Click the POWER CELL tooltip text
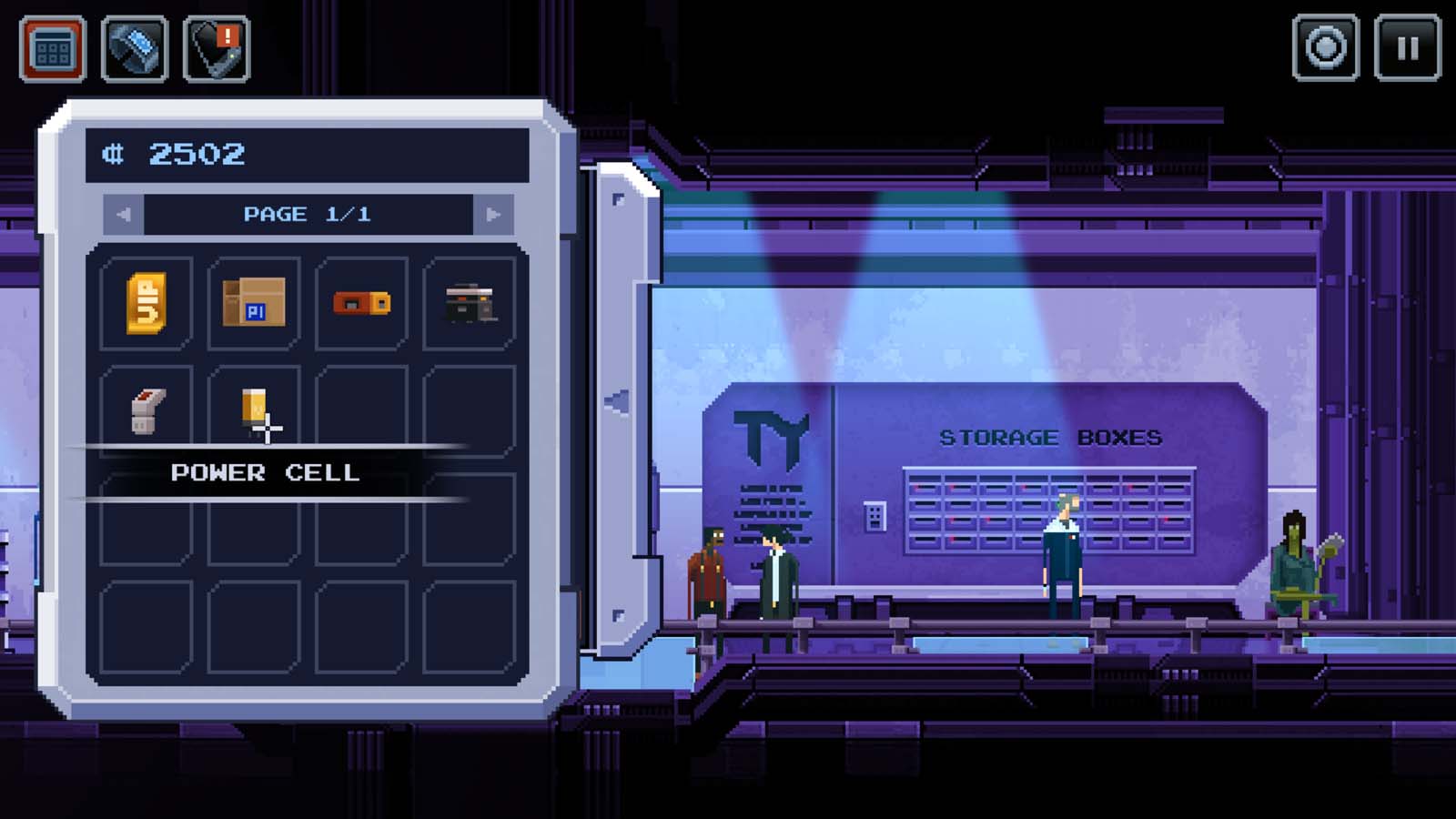Screen dimensions: 1456x819 266,472
